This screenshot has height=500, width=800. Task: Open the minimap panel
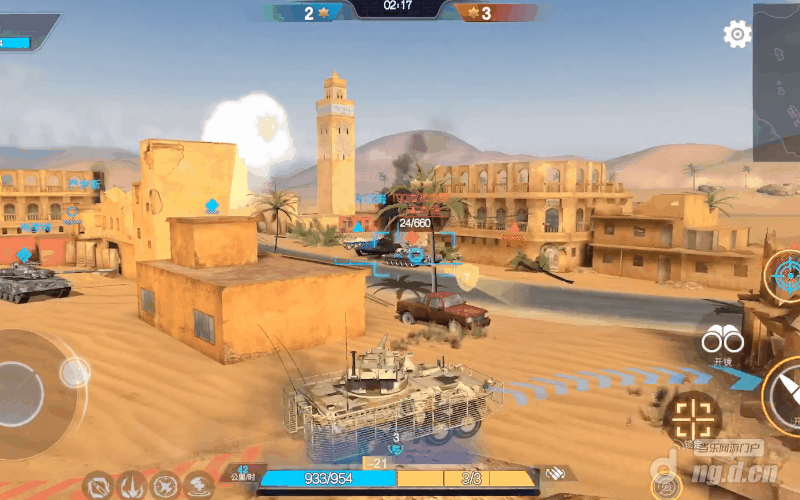(777, 82)
